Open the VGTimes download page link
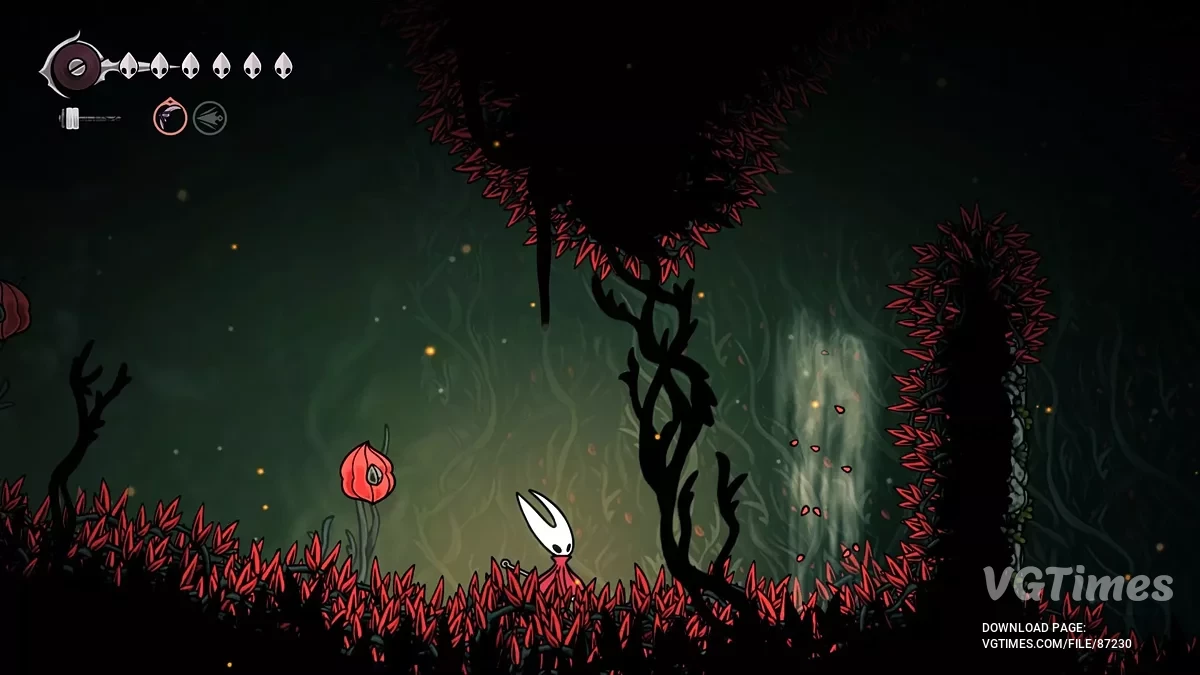Viewport: 1200px width, 675px height. pos(1057,644)
